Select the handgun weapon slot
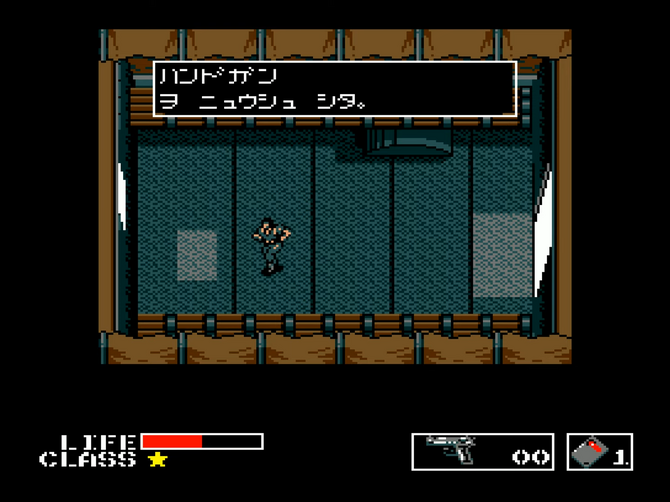 (x=483, y=452)
